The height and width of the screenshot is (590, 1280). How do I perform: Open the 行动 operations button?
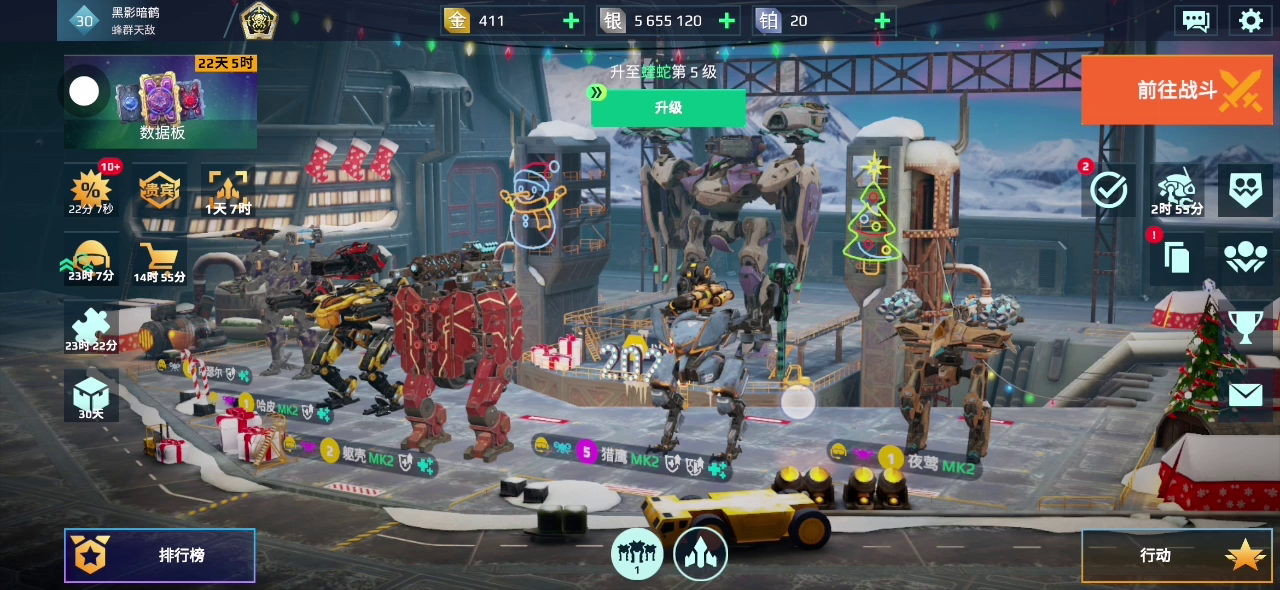pyautogui.click(x=1176, y=555)
